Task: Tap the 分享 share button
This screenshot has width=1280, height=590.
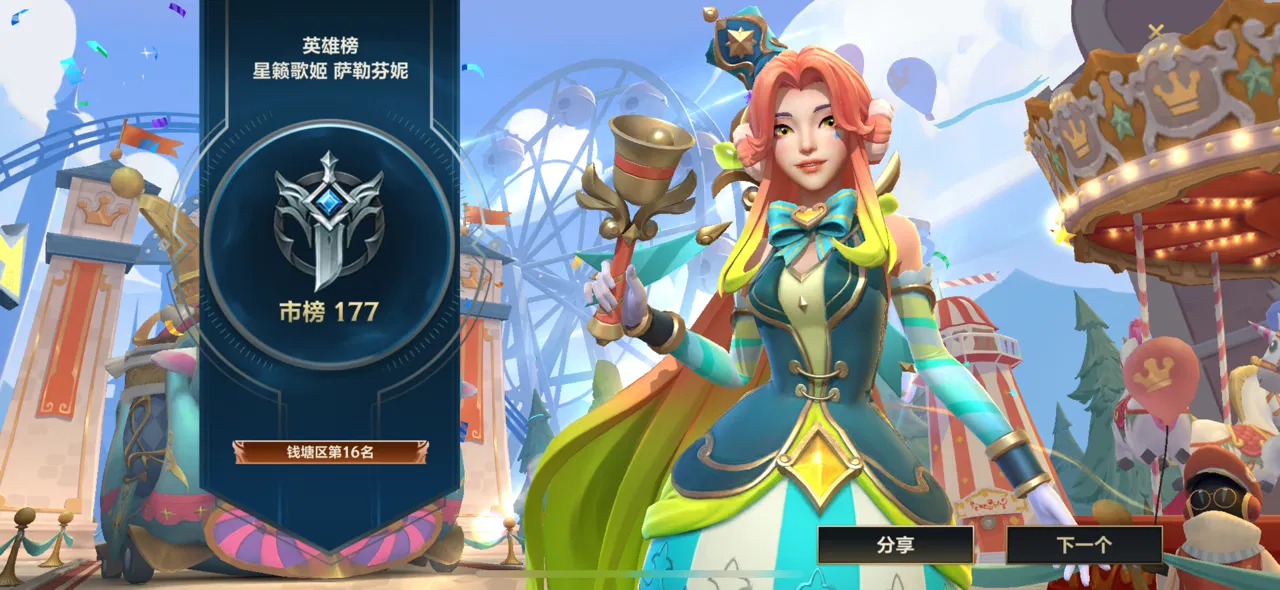Action: [895, 545]
